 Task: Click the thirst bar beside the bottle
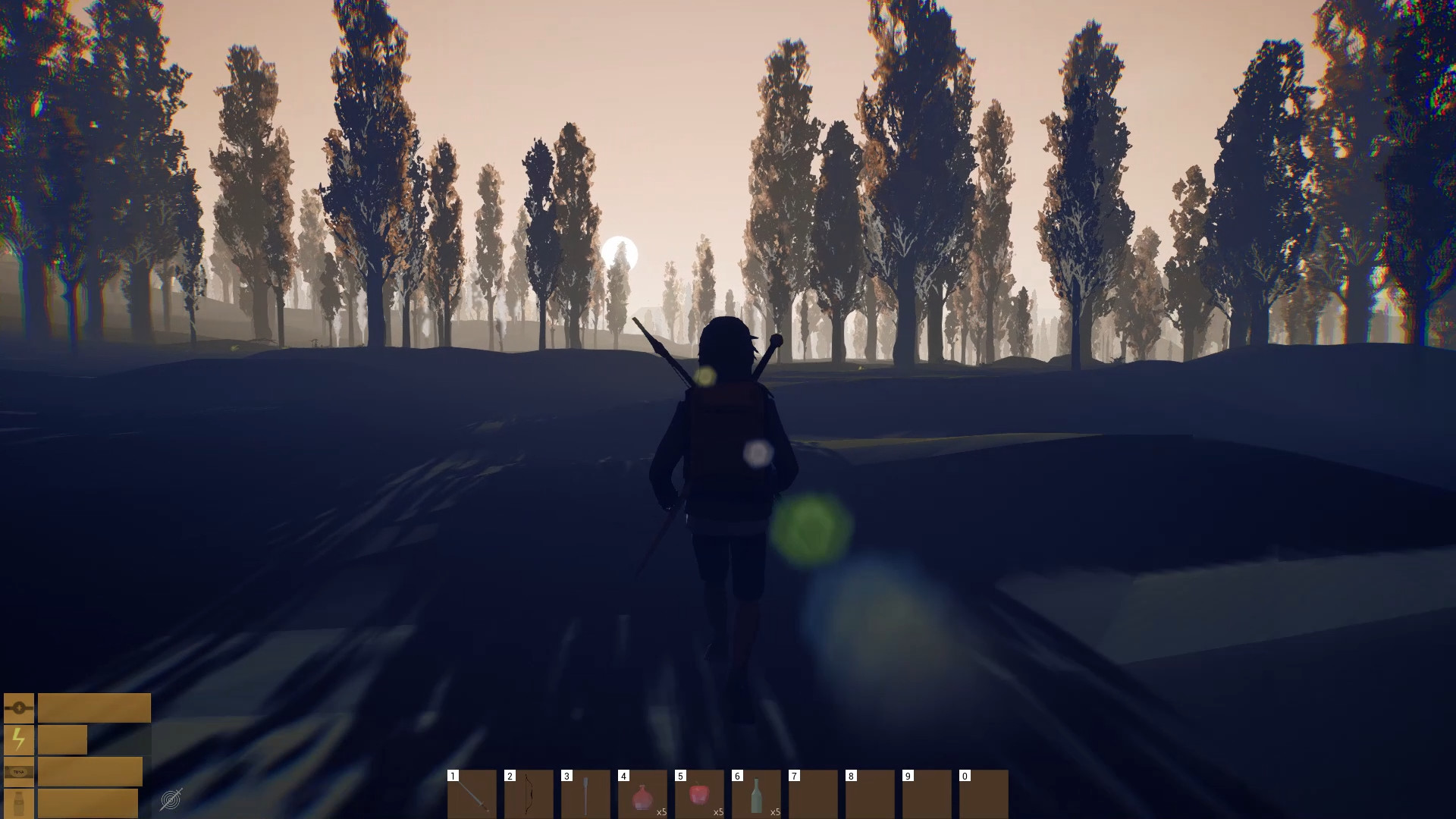87,804
